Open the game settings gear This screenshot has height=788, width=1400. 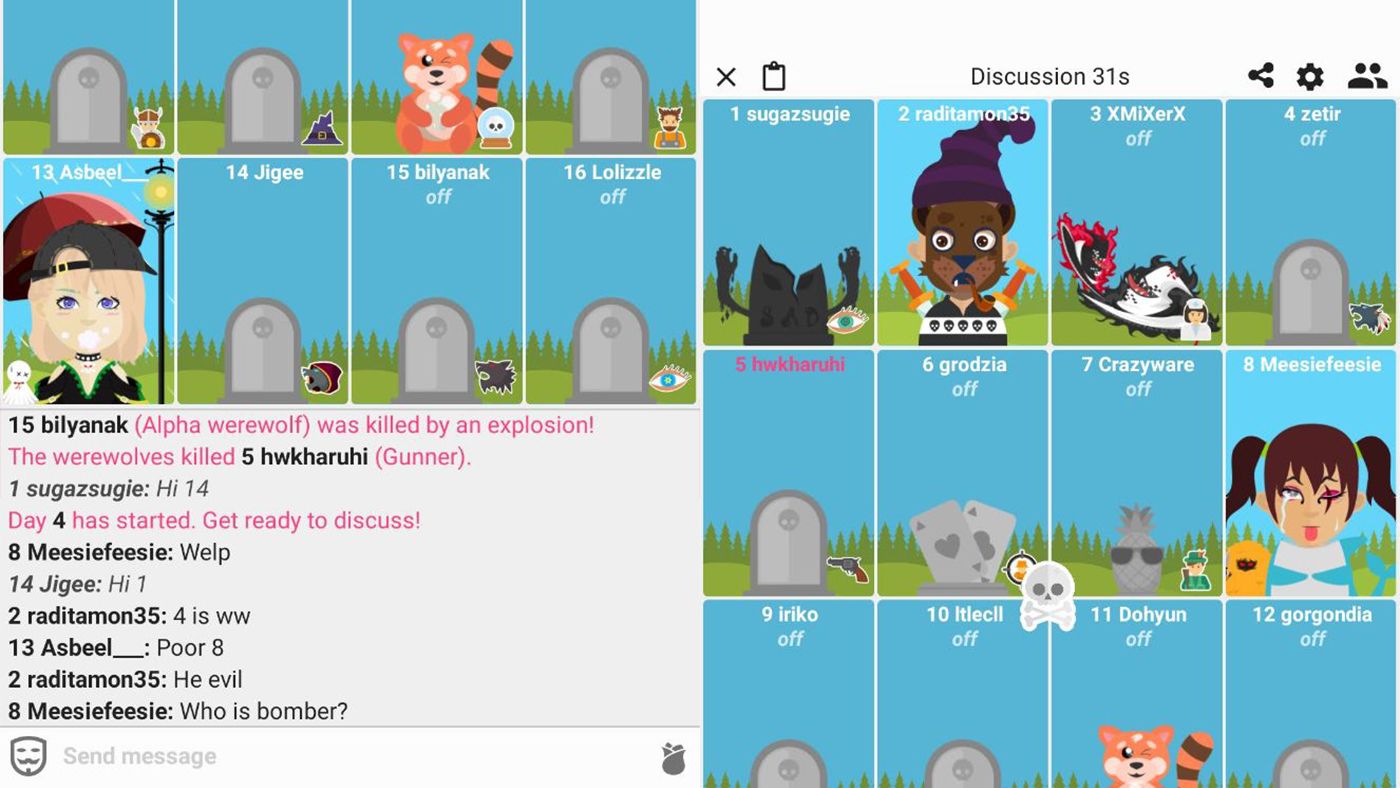pyautogui.click(x=1309, y=76)
